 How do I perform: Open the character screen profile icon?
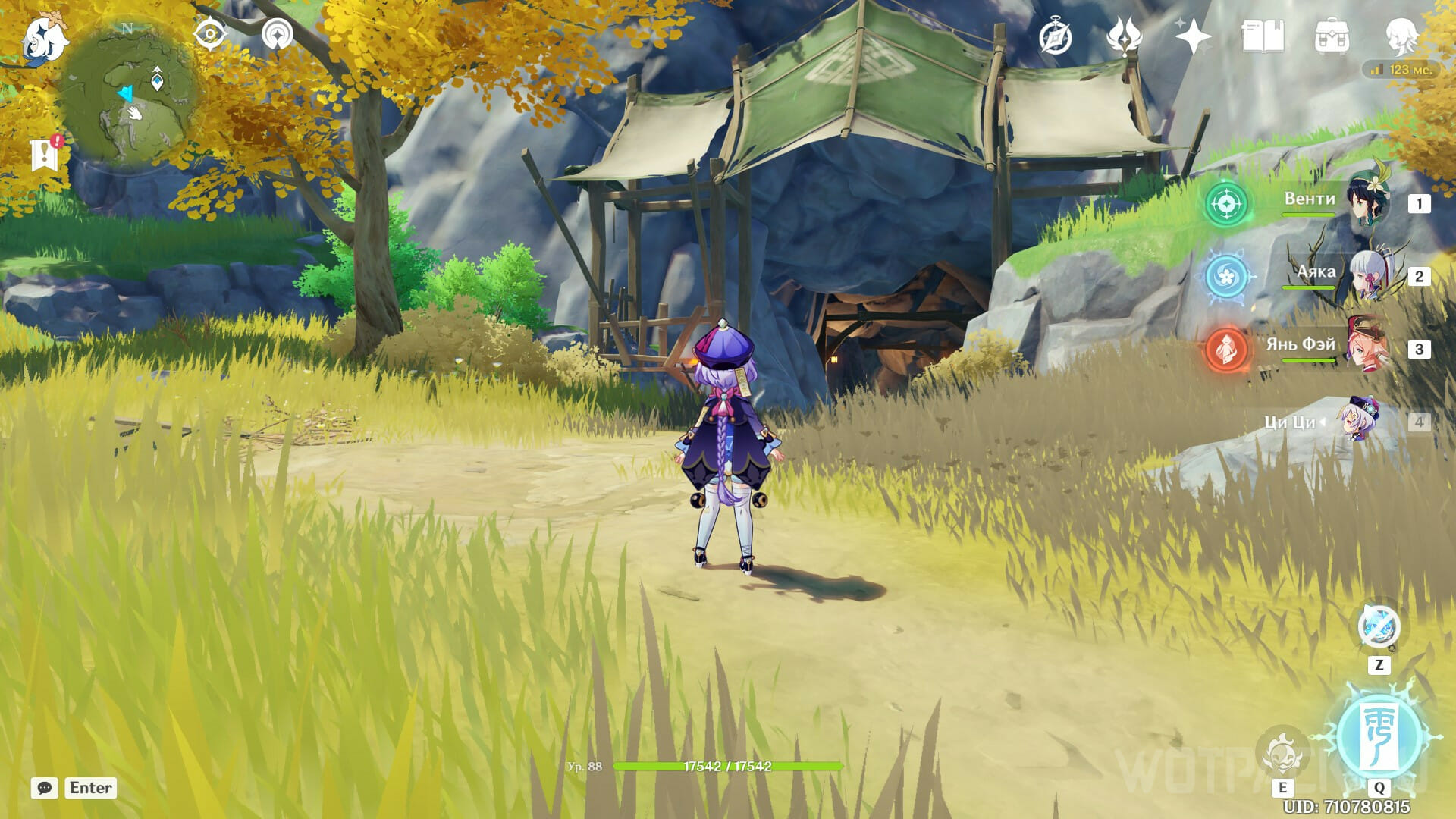pyautogui.click(x=1400, y=36)
